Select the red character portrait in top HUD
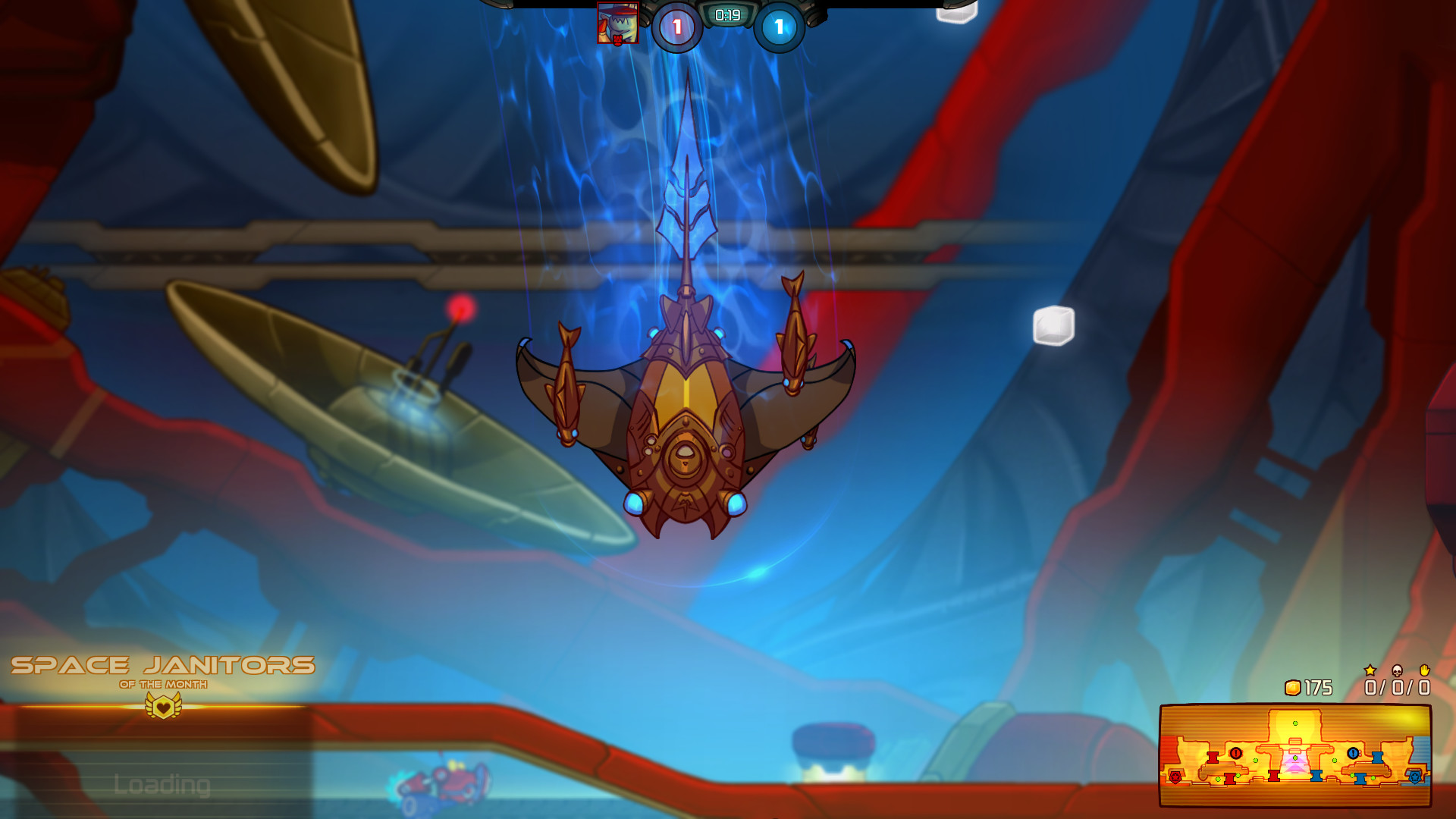 click(618, 22)
